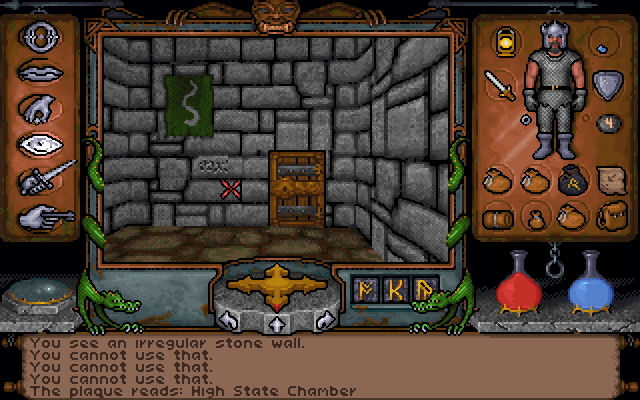Viewport: 640px width, 400px height.
Task: Turn right with the curved right arrow
Action: (323, 320)
